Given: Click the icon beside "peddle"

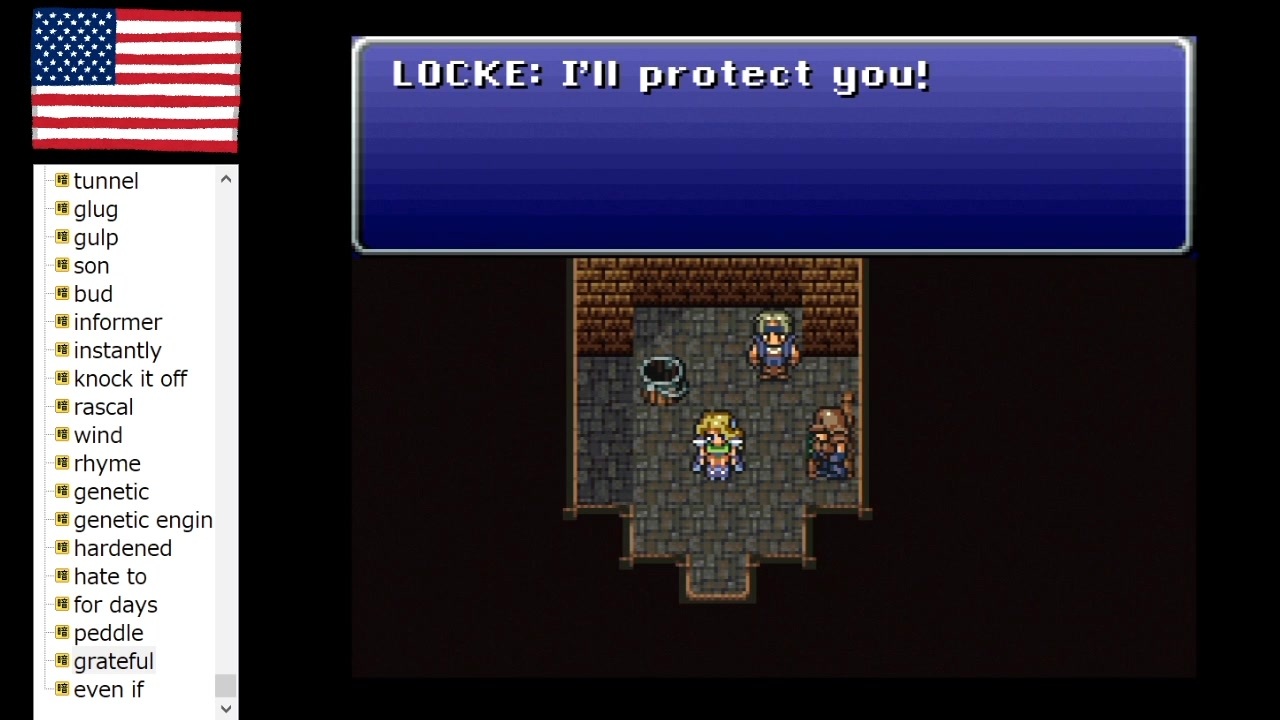Looking at the screenshot, I should coord(61,633).
